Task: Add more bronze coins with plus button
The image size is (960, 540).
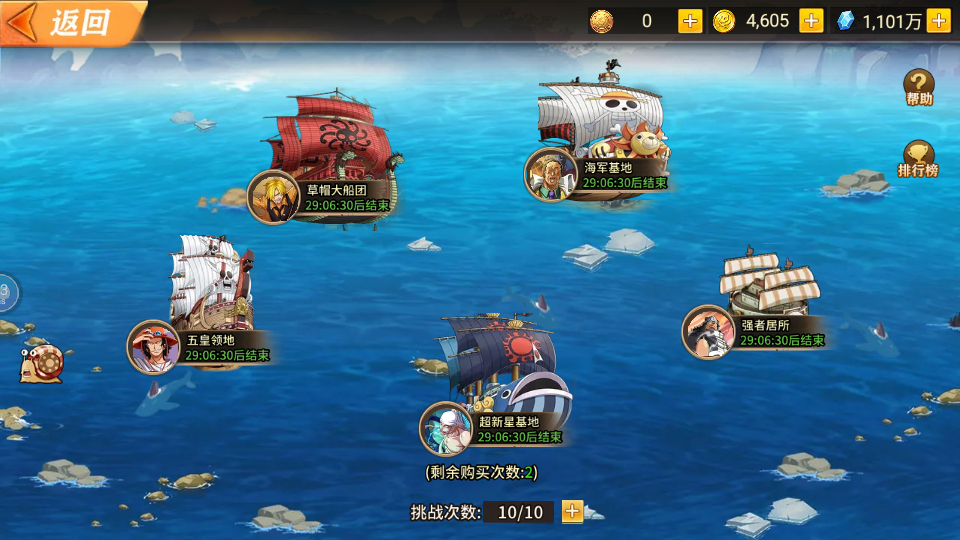Action: (x=690, y=21)
